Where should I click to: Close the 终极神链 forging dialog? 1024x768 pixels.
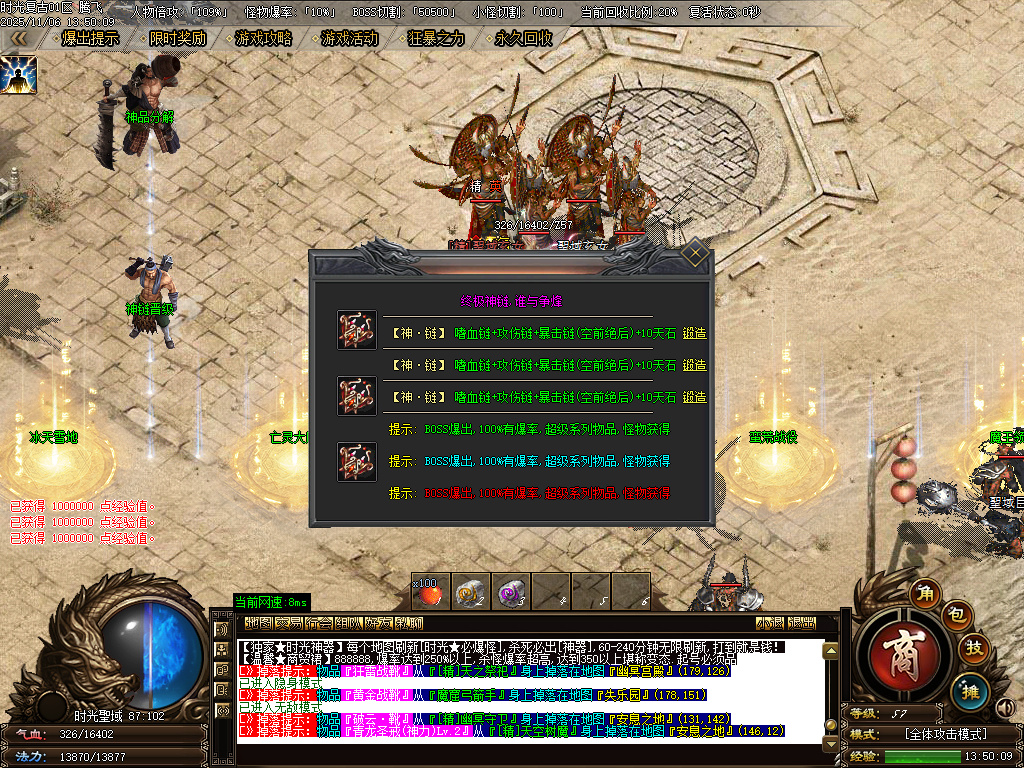pyautogui.click(x=695, y=255)
